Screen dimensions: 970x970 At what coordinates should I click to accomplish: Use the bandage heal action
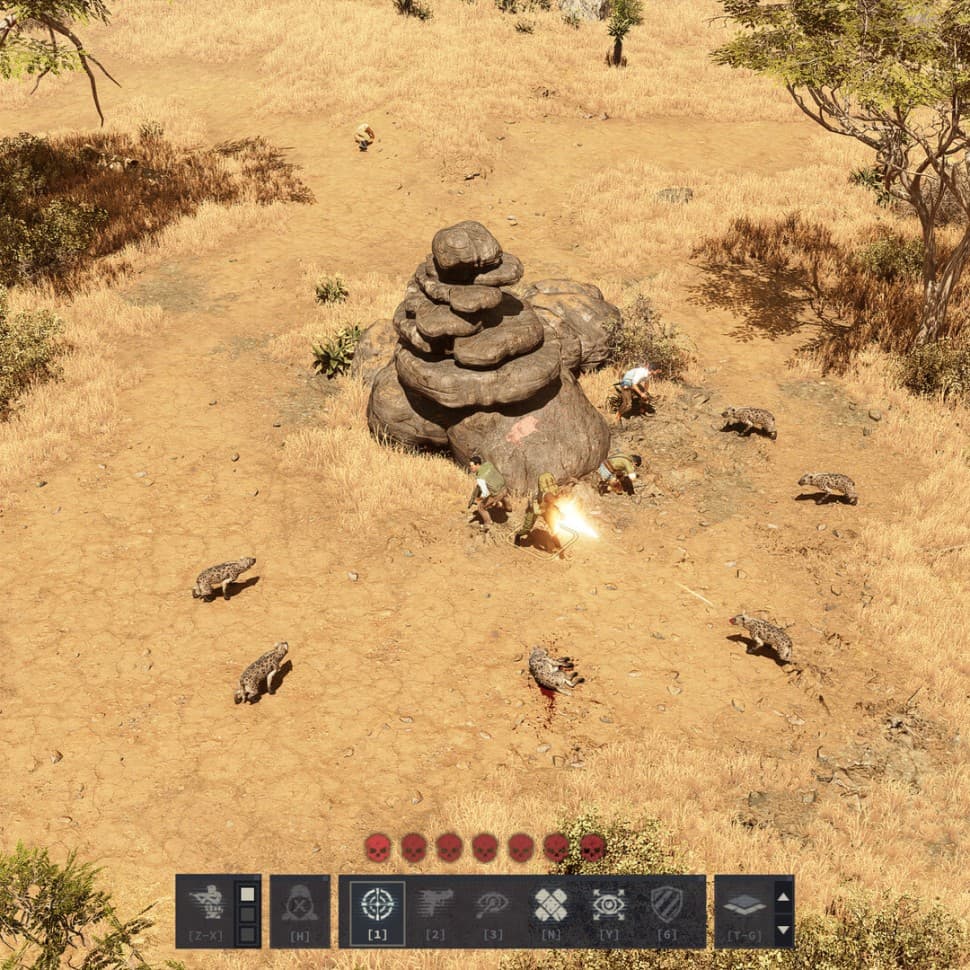(x=550, y=905)
